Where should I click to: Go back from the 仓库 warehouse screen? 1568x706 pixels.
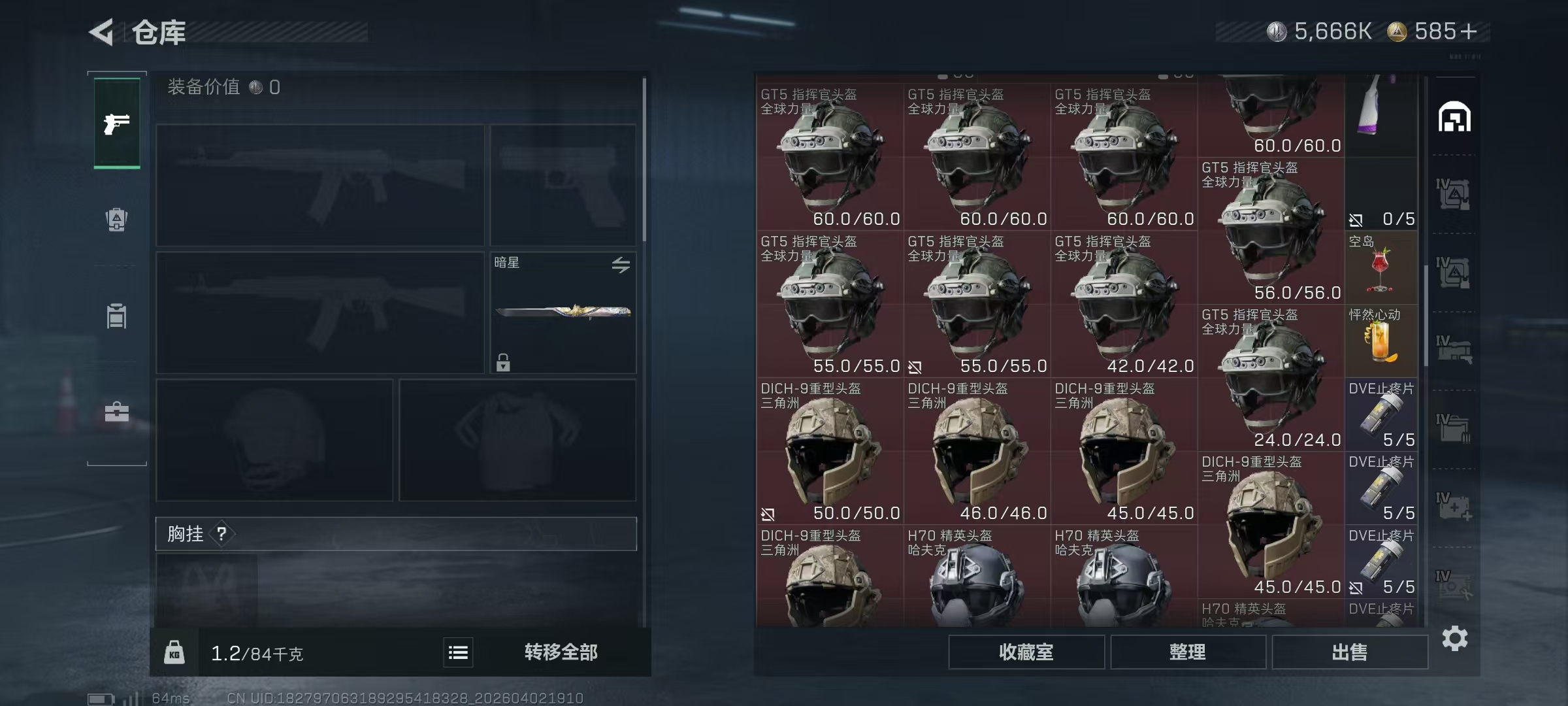[x=102, y=31]
